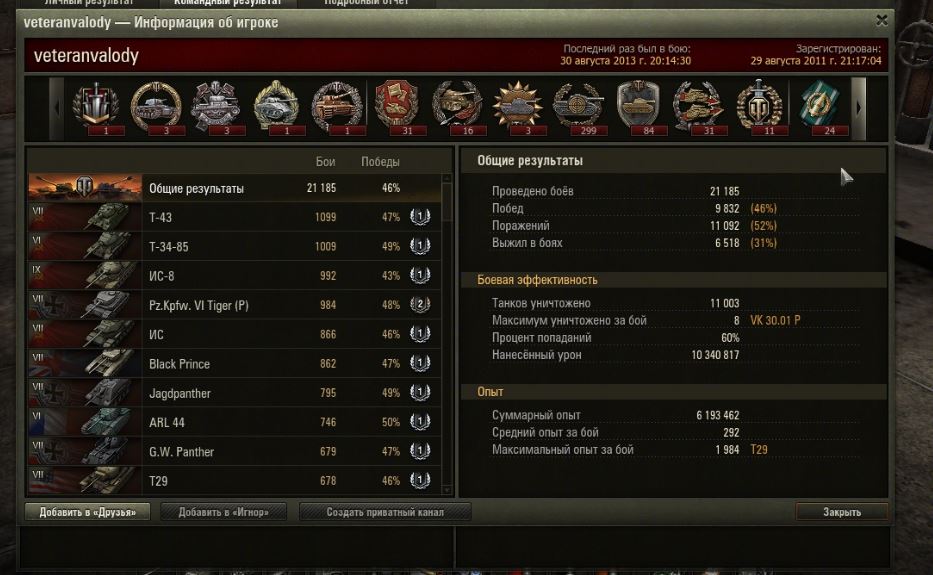Click the right arrow of the medal strip
The width and height of the screenshot is (933, 575).
(x=858, y=106)
